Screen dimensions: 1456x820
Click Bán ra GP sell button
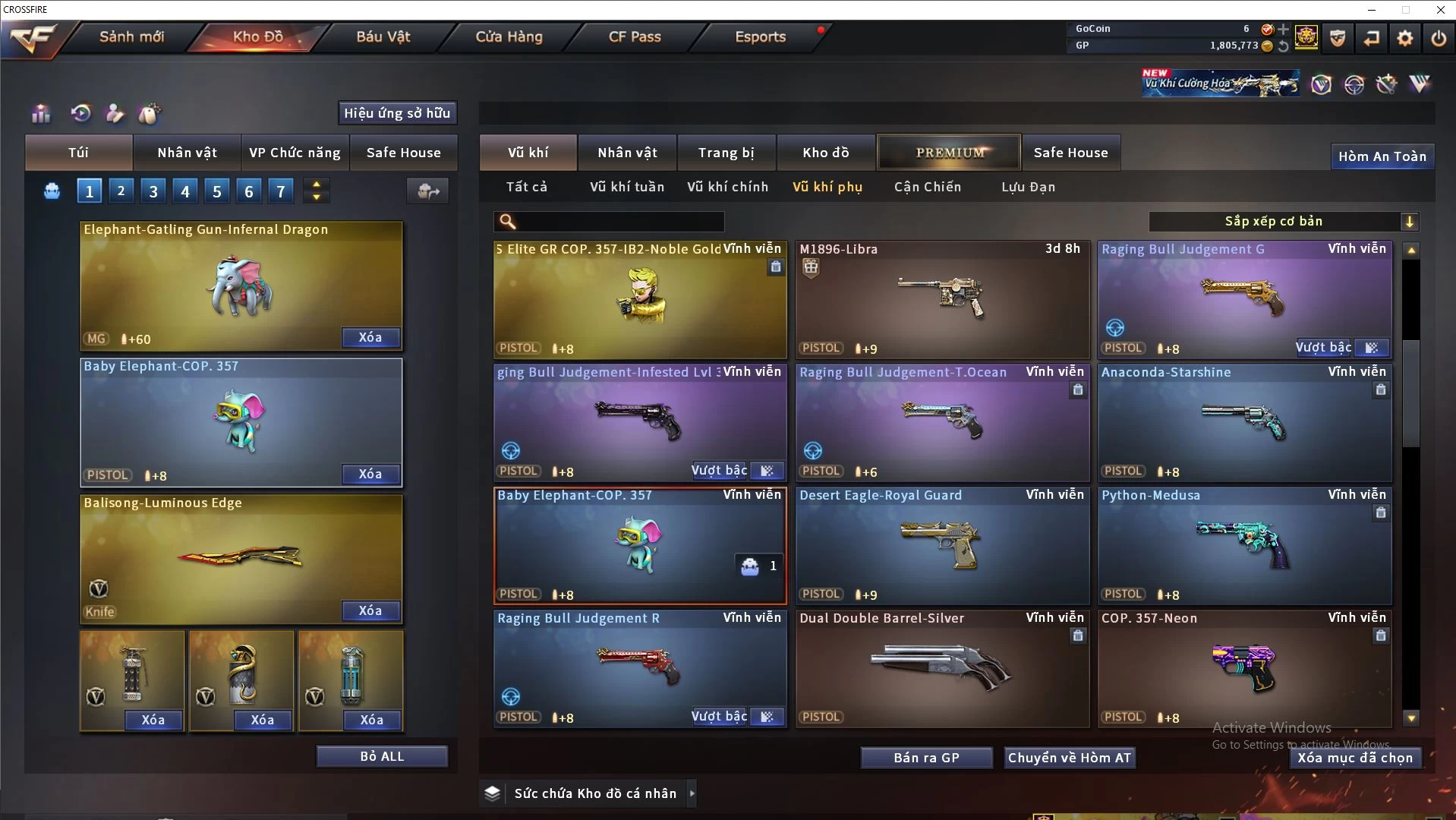tap(926, 758)
